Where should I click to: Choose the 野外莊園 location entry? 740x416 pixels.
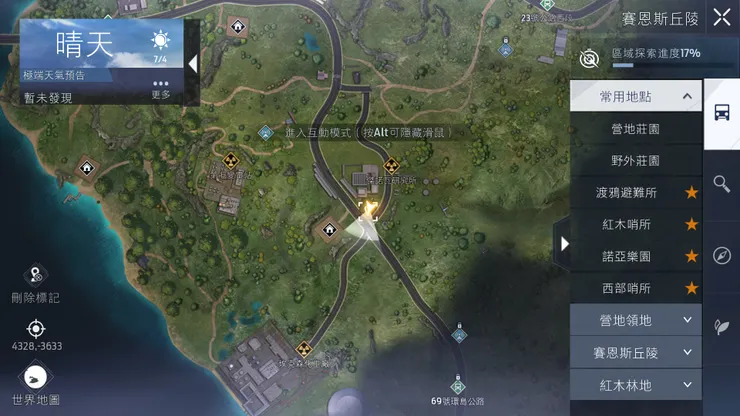(x=635, y=160)
